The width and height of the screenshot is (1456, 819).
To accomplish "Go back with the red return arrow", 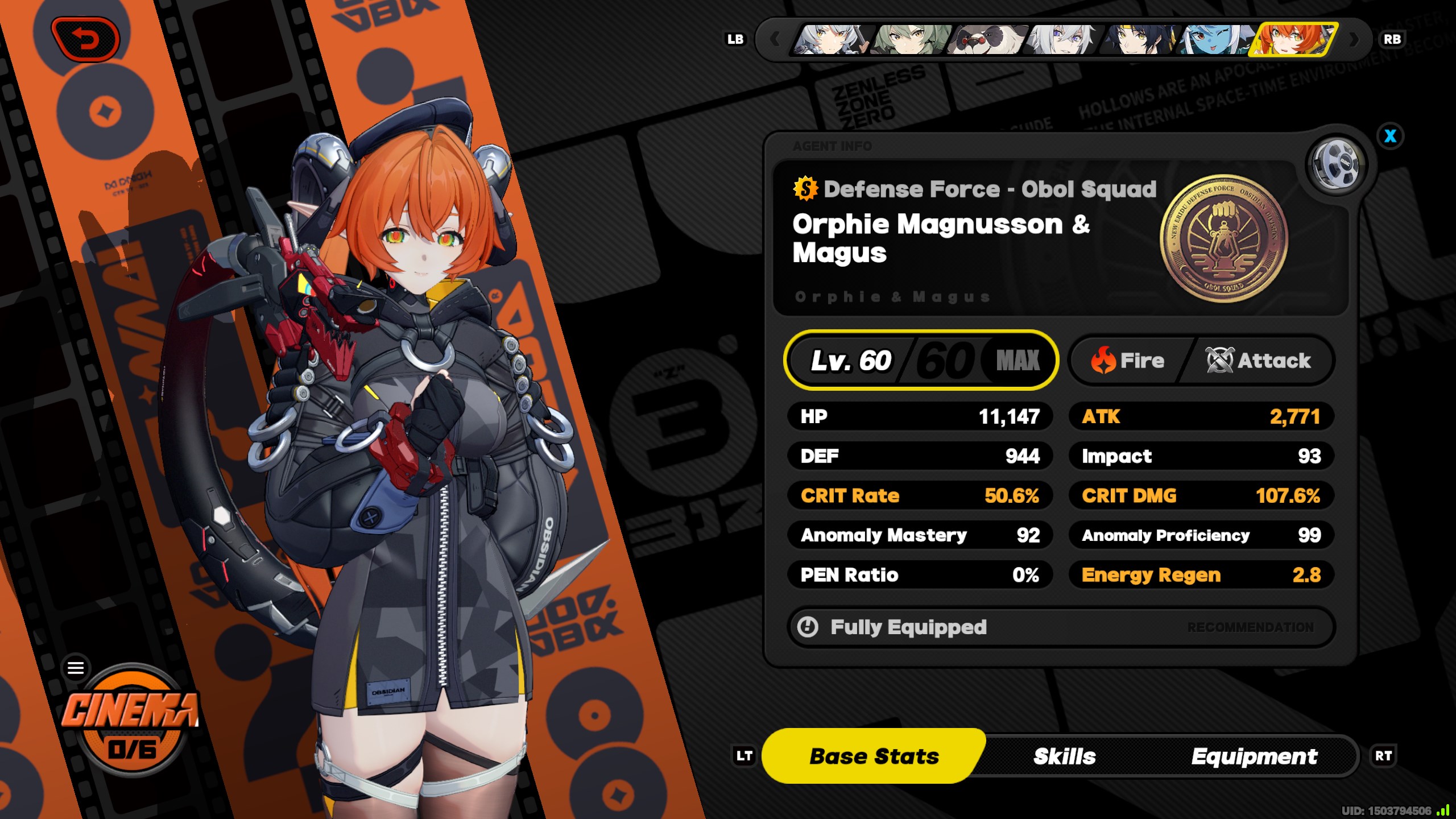I will (85, 39).
